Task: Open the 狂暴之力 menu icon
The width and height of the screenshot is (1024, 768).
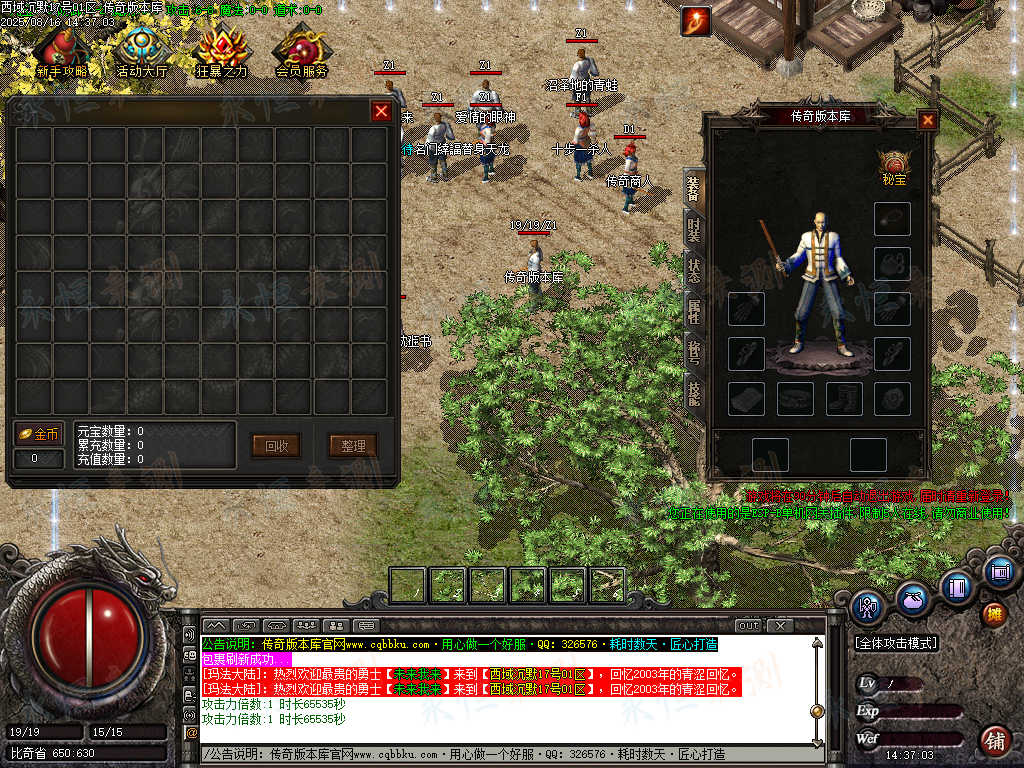Action: click(x=222, y=53)
